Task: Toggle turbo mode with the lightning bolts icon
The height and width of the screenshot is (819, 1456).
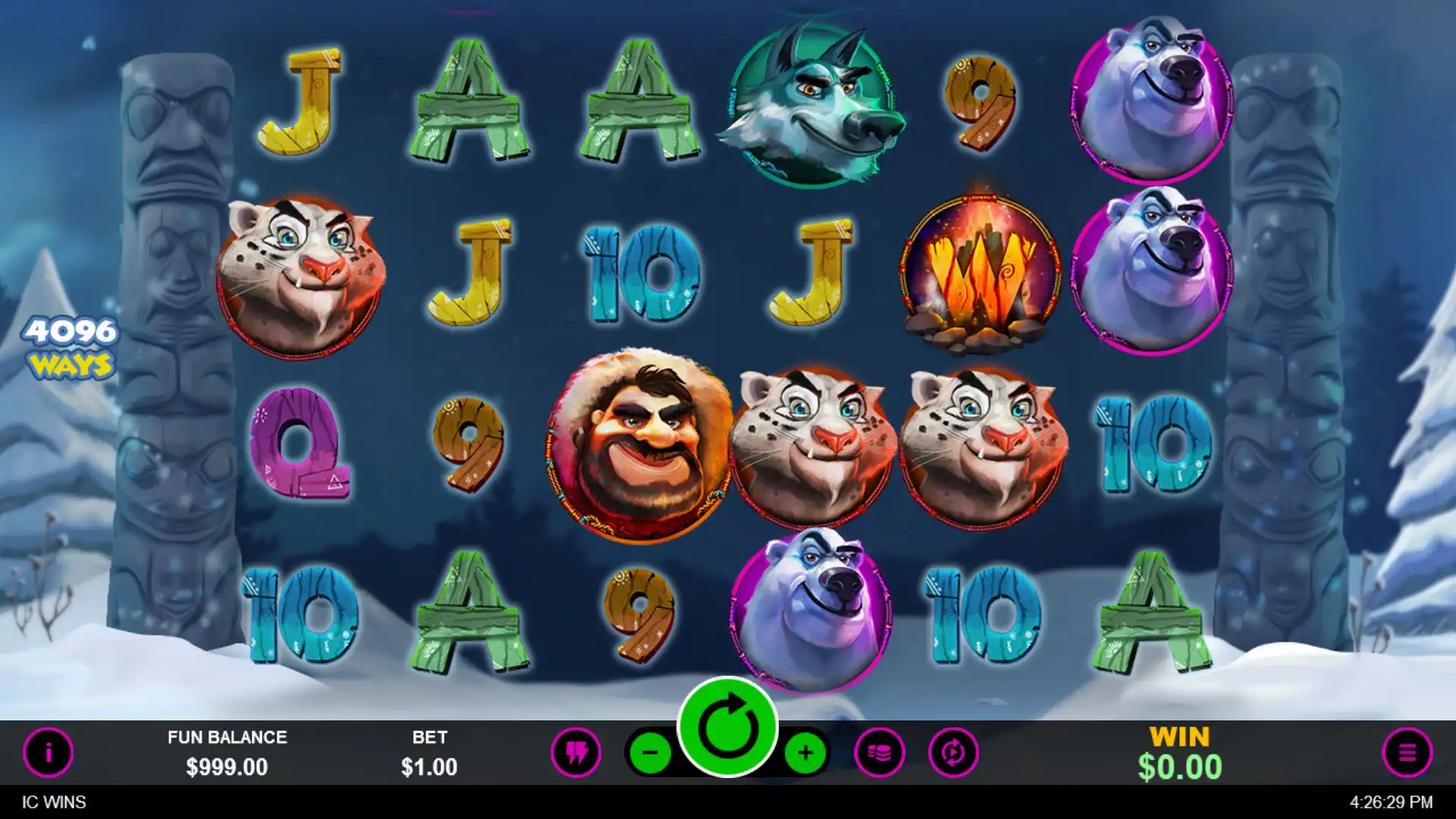Action: (576, 752)
